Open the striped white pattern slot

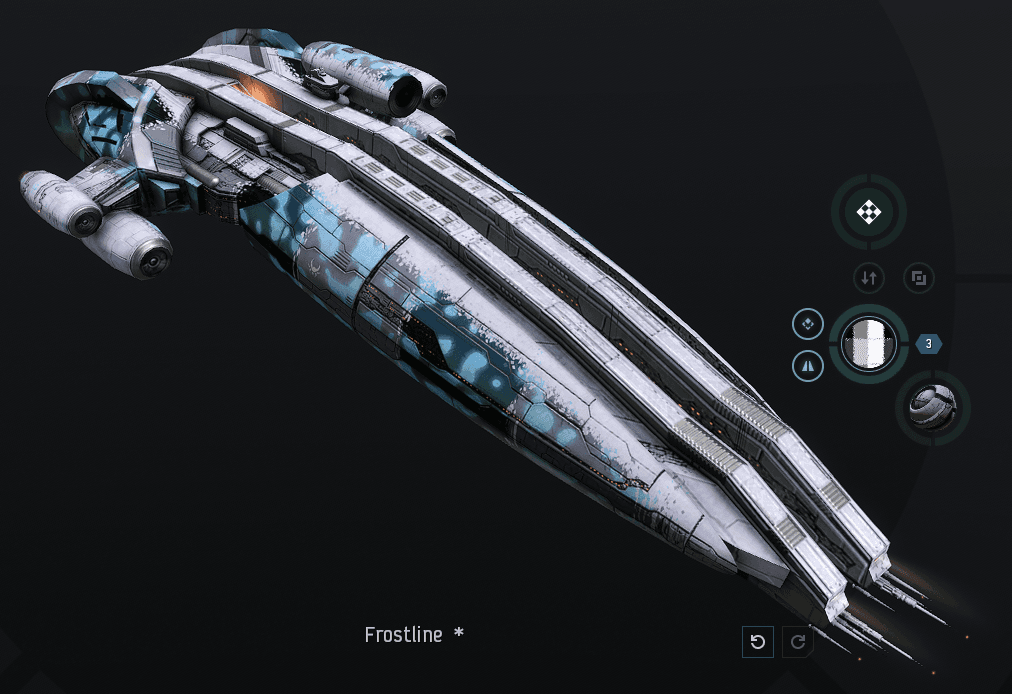pyautogui.click(x=868, y=343)
